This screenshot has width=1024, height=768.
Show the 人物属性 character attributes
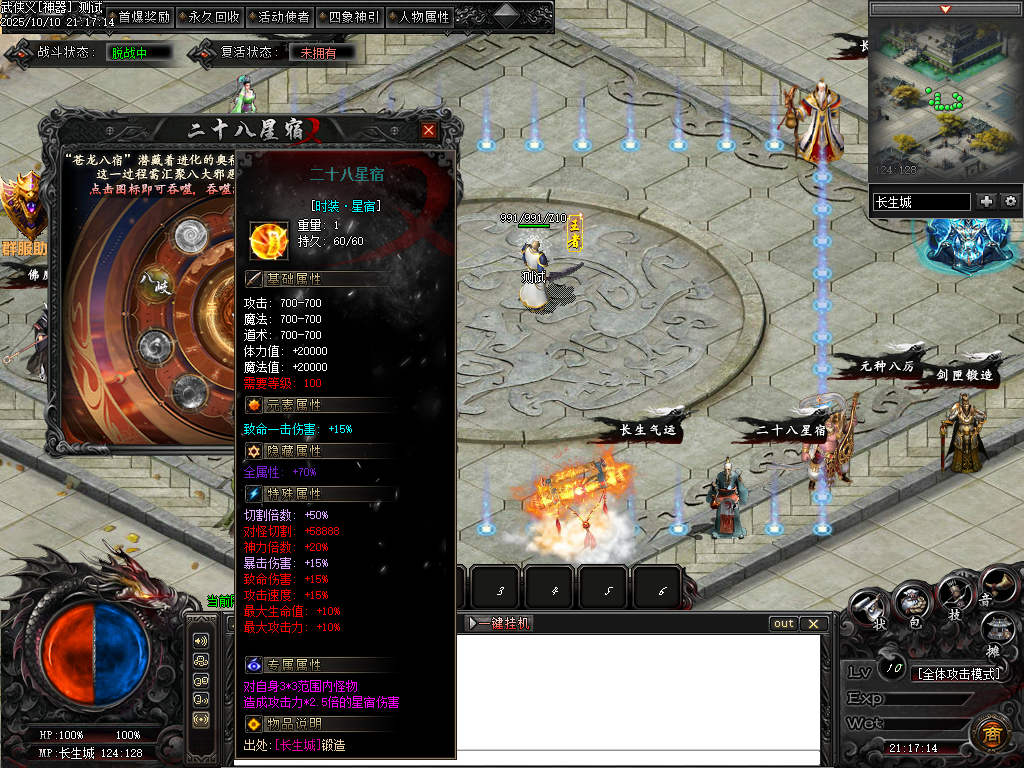pos(419,17)
